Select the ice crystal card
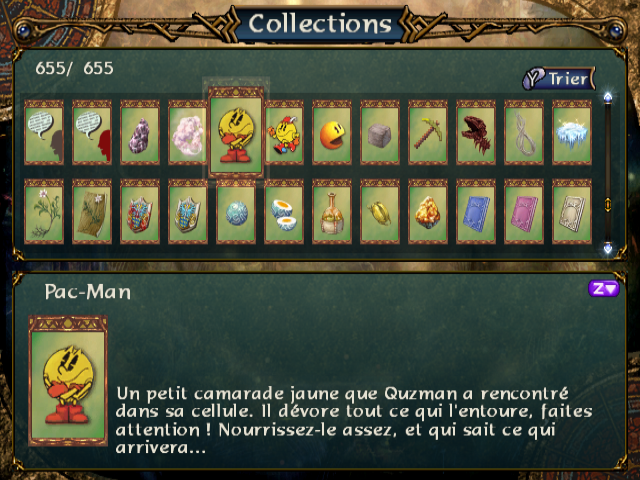 click(572, 132)
